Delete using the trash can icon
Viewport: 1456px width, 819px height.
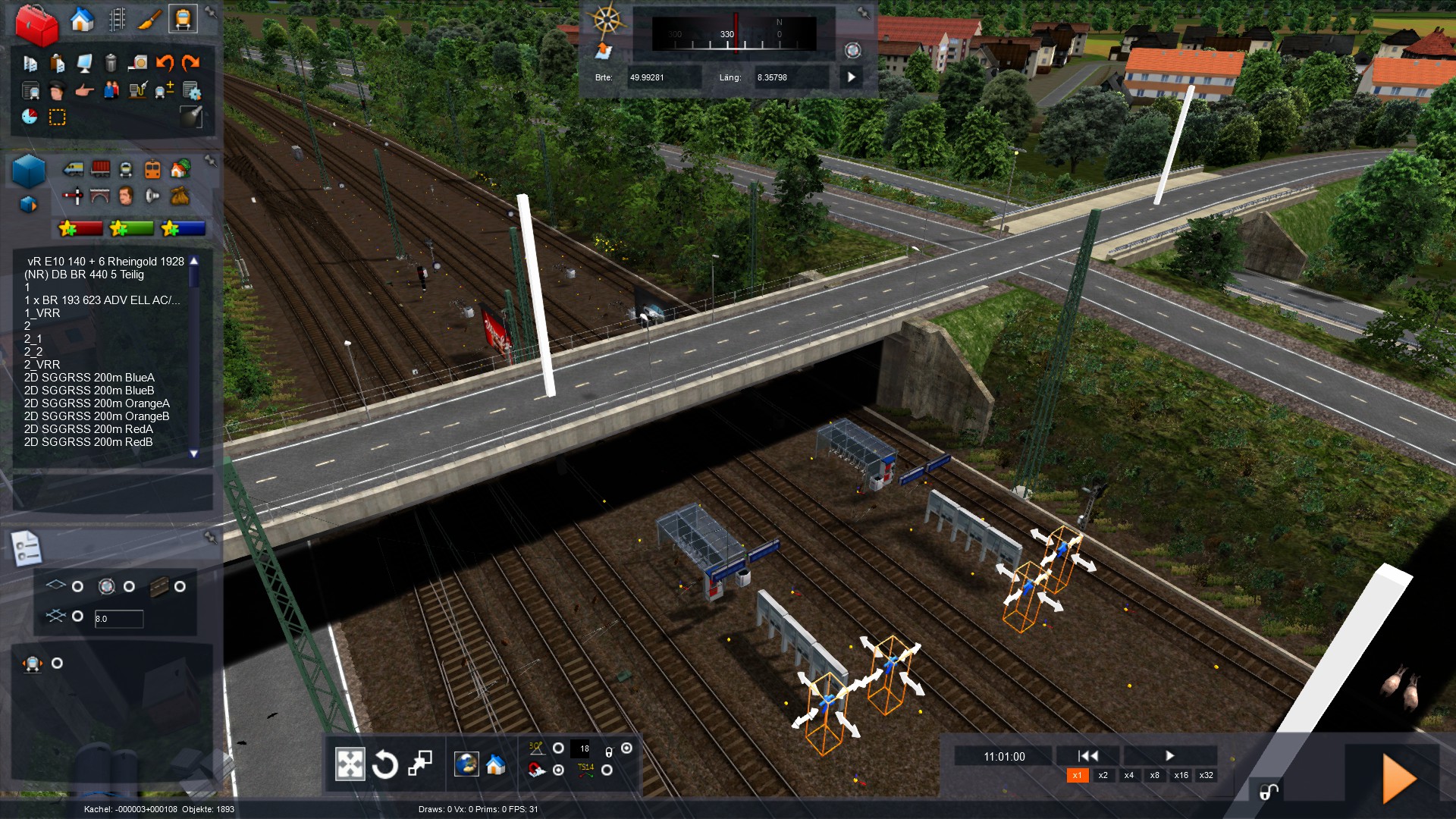click(x=111, y=63)
